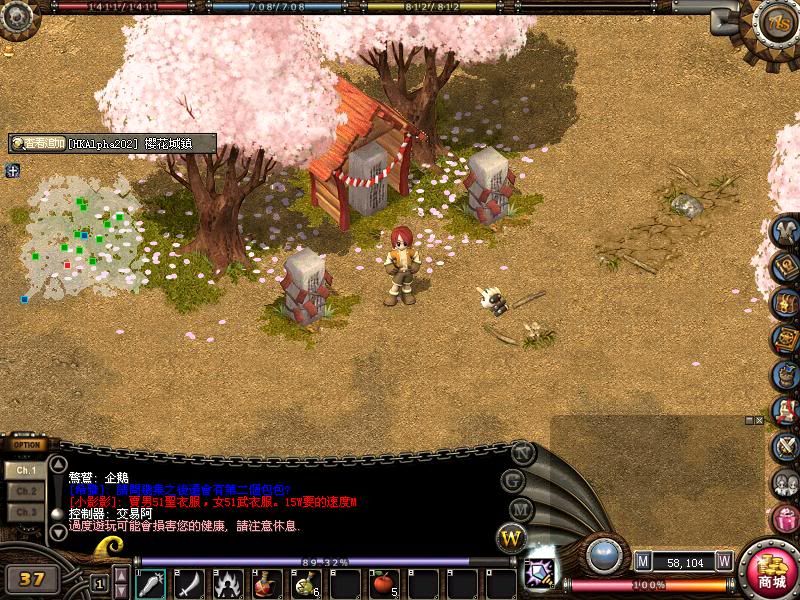Click the round N button
Image resolution: width=800 pixels, height=600 pixels.
[x=521, y=452]
